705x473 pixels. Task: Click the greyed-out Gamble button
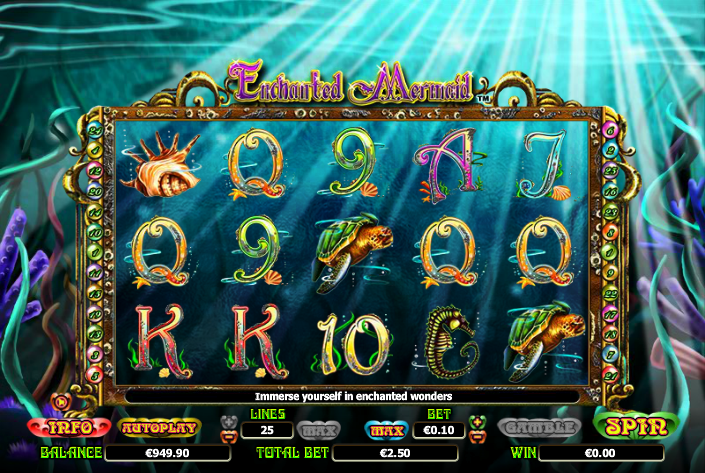(540, 427)
